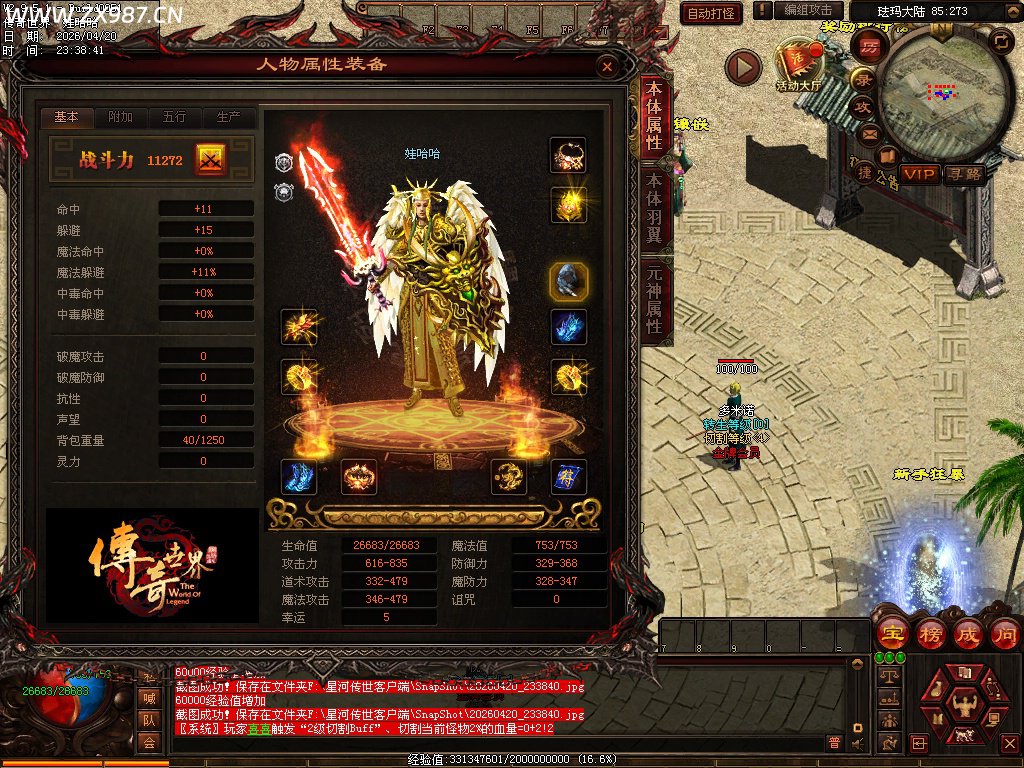Click the VIP button
Image resolution: width=1024 pixels, height=768 pixels.
click(x=920, y=174)
